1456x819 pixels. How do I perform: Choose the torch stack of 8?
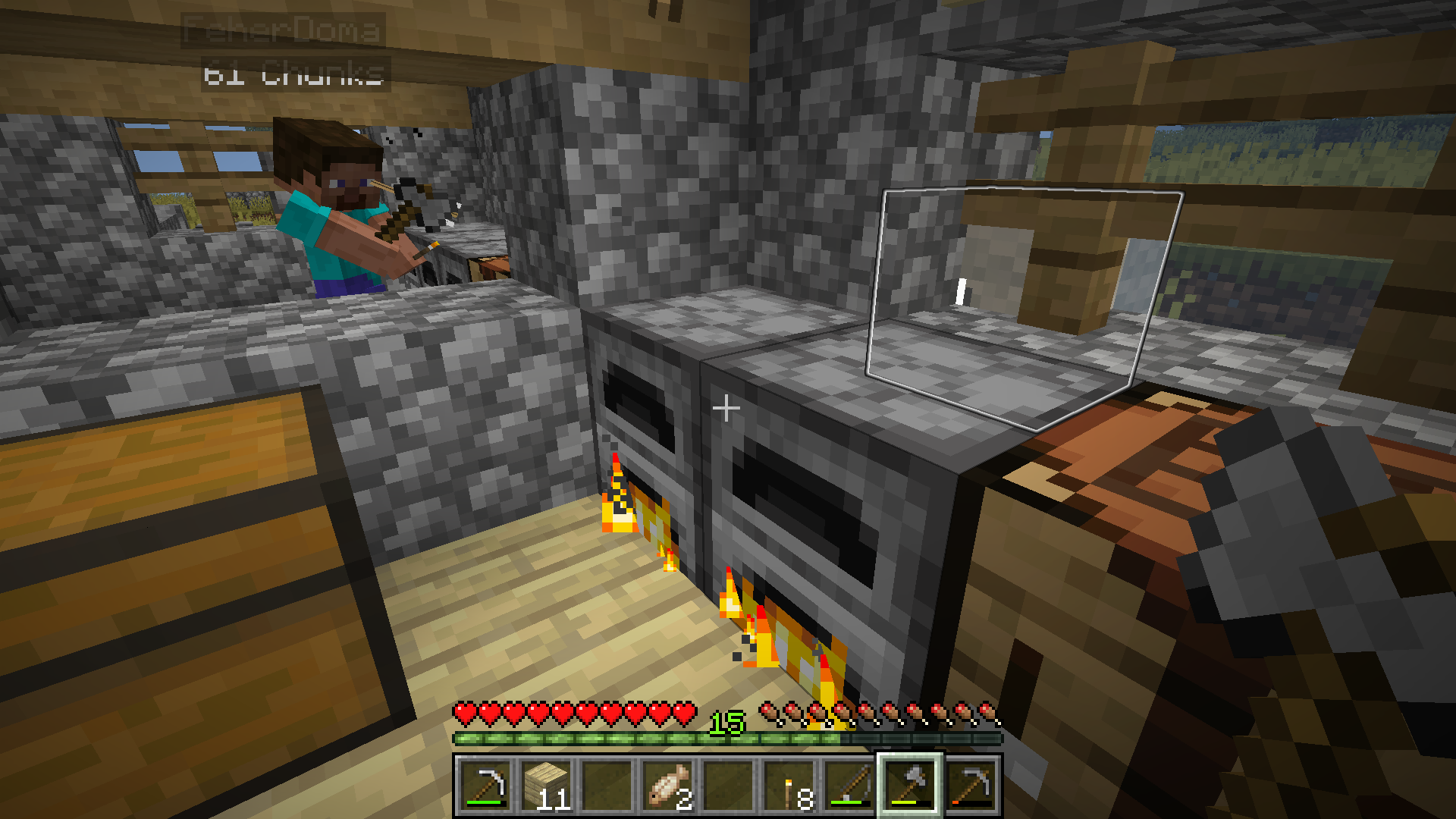pos(789,785)
